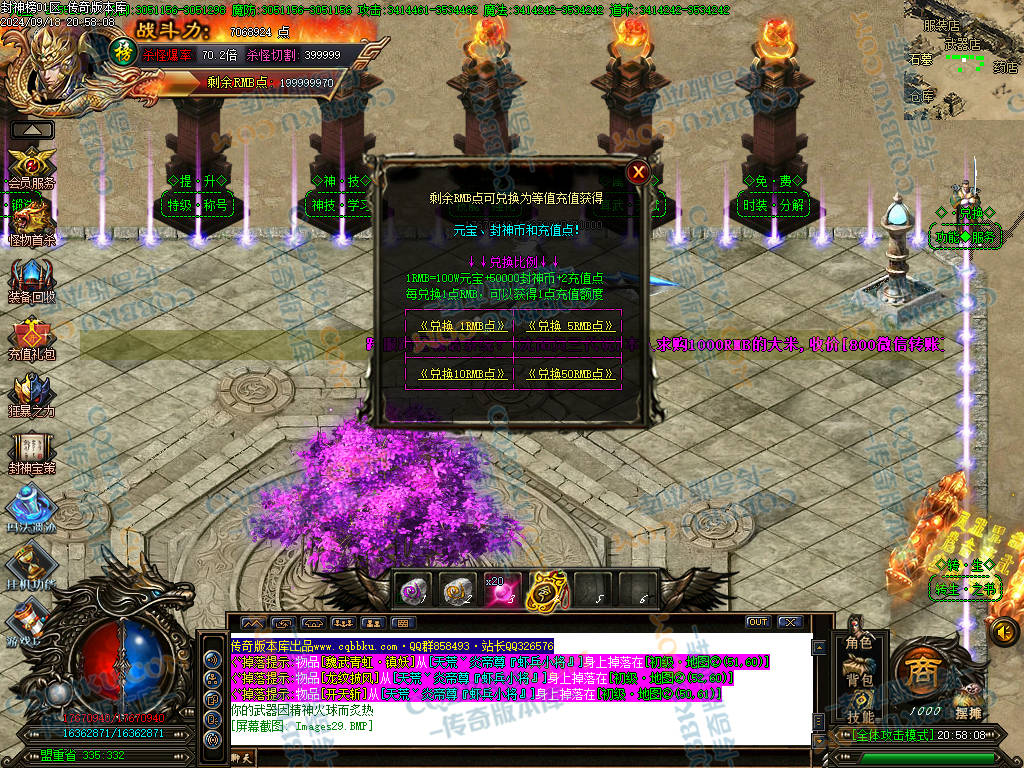Open the 背包 bag button
The height and width of the screenshot is (768, 1024).
tap(859, 680)
